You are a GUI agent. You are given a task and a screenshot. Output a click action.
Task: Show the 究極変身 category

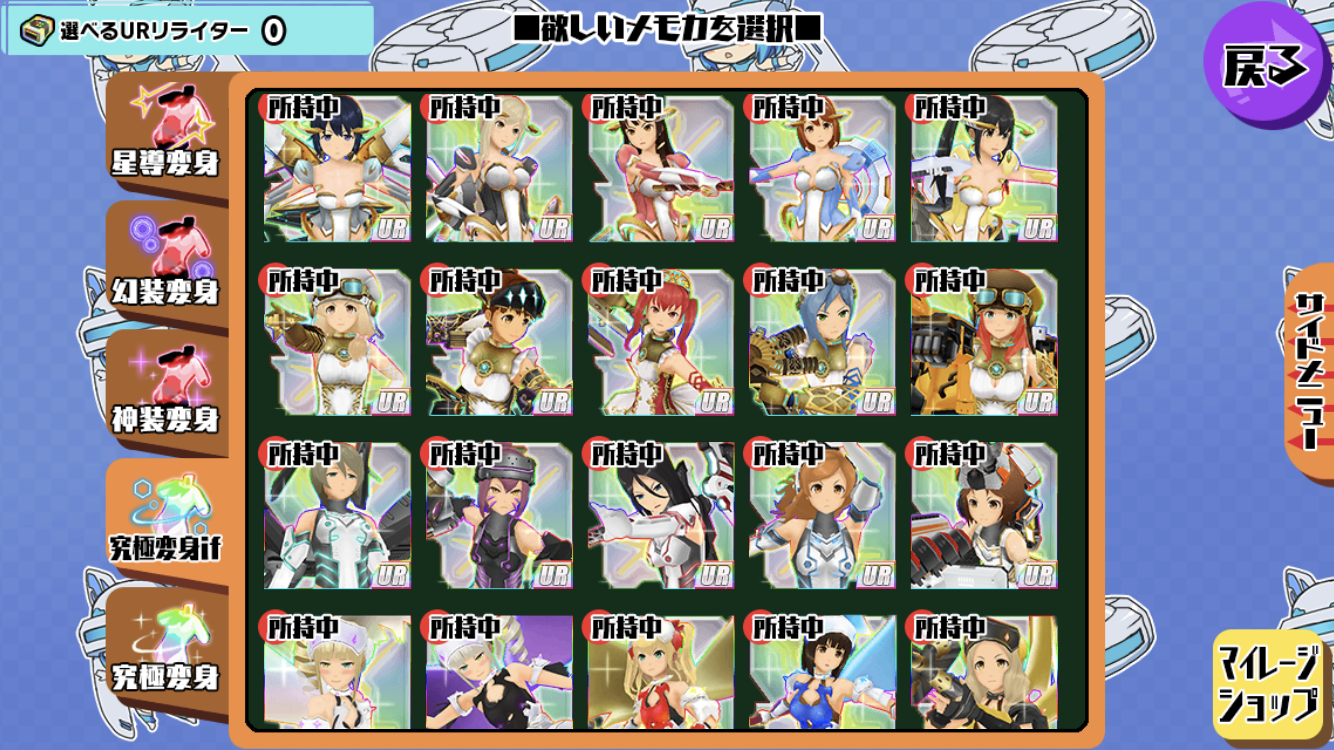tap(166, 647)
